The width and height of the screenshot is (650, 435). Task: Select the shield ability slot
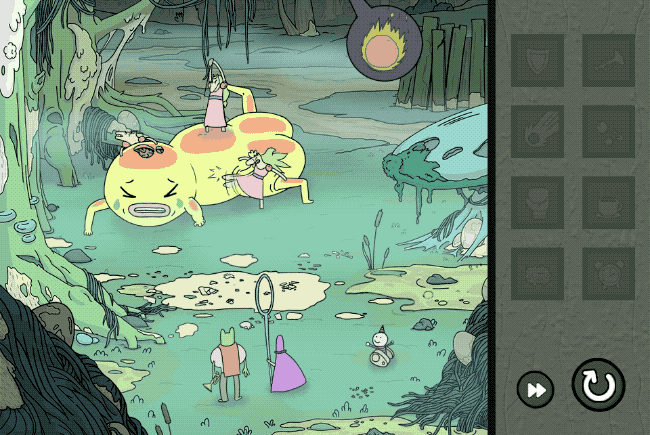[538, 60]
